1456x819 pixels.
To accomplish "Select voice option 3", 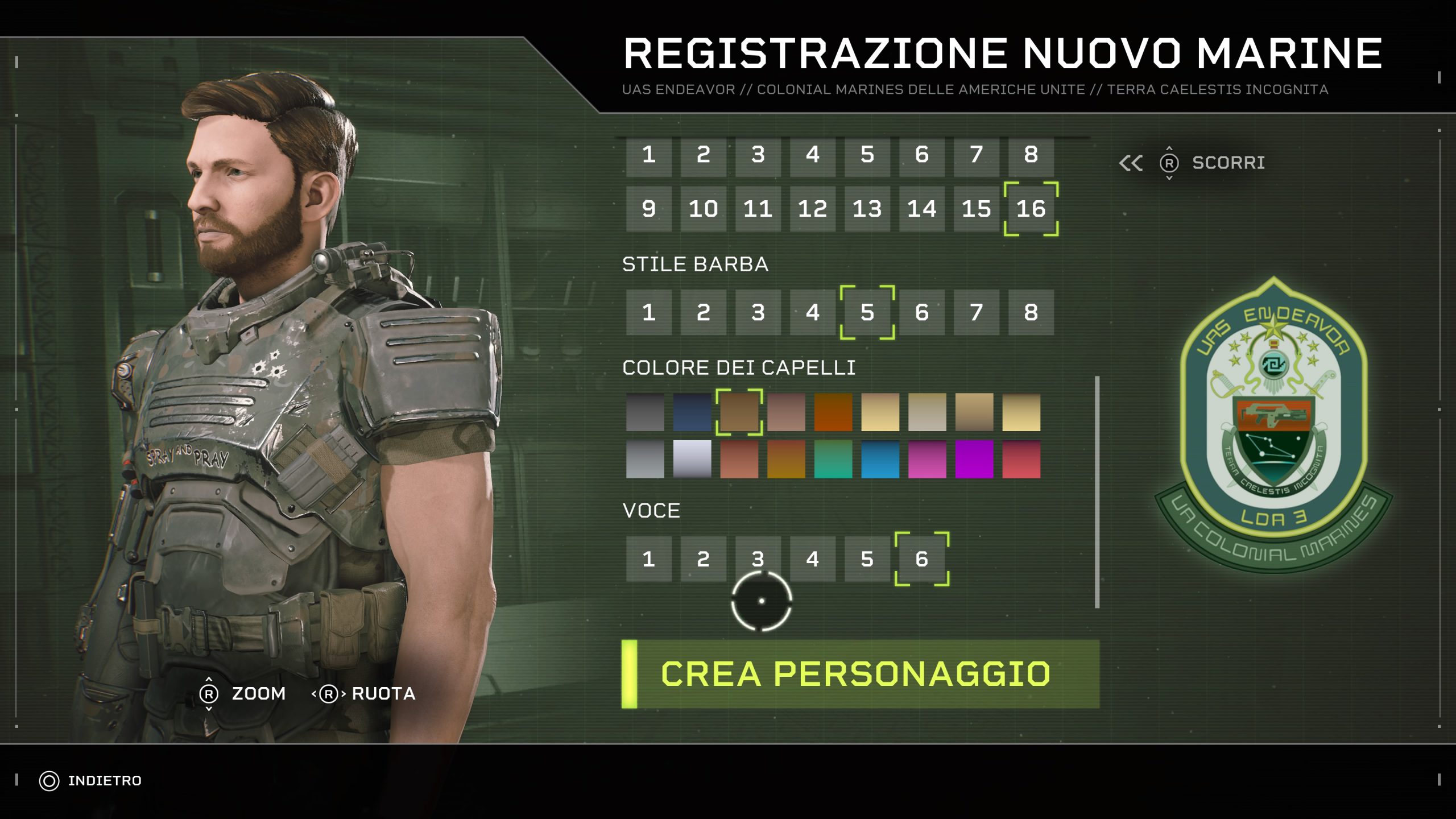I will (756, 559).
